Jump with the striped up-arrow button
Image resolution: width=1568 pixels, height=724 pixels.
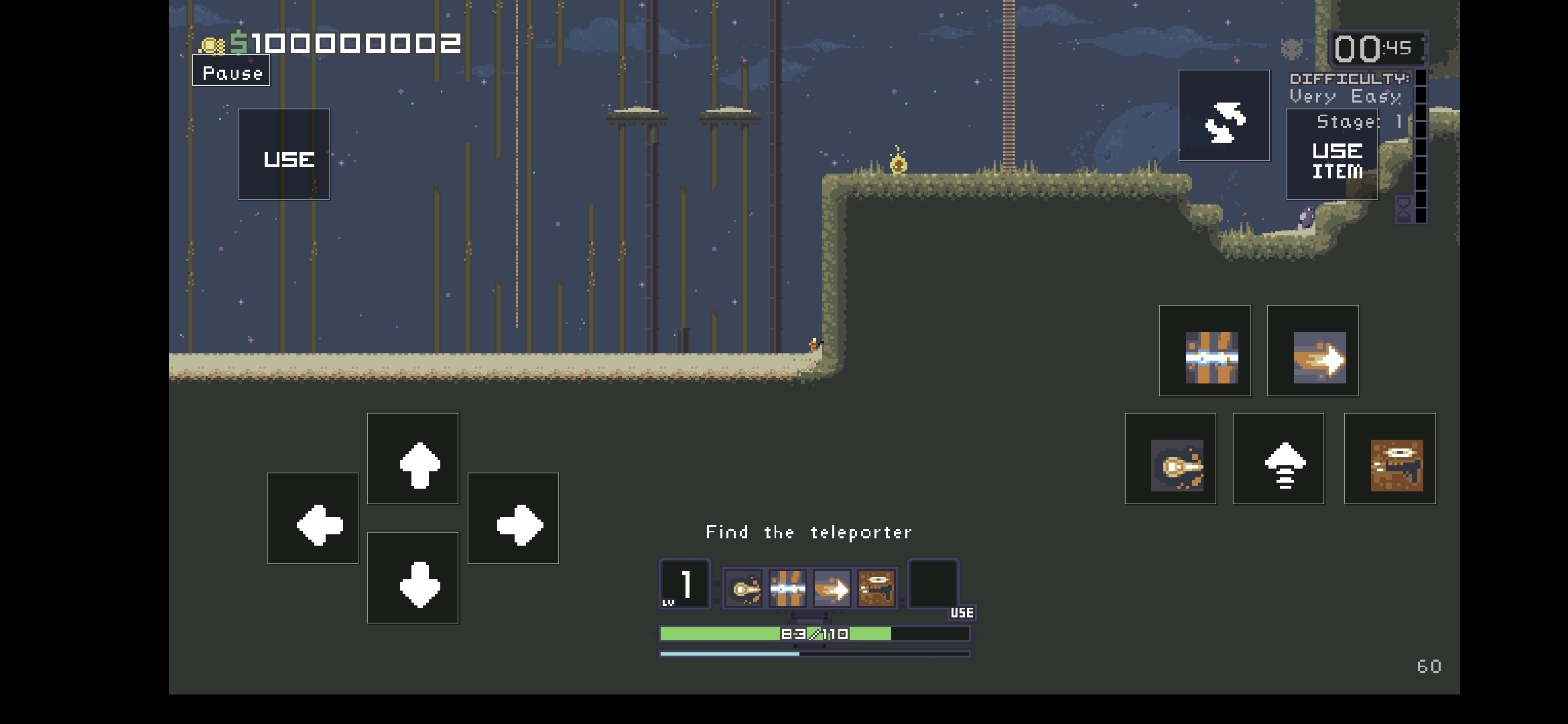tap(1279, 459)
